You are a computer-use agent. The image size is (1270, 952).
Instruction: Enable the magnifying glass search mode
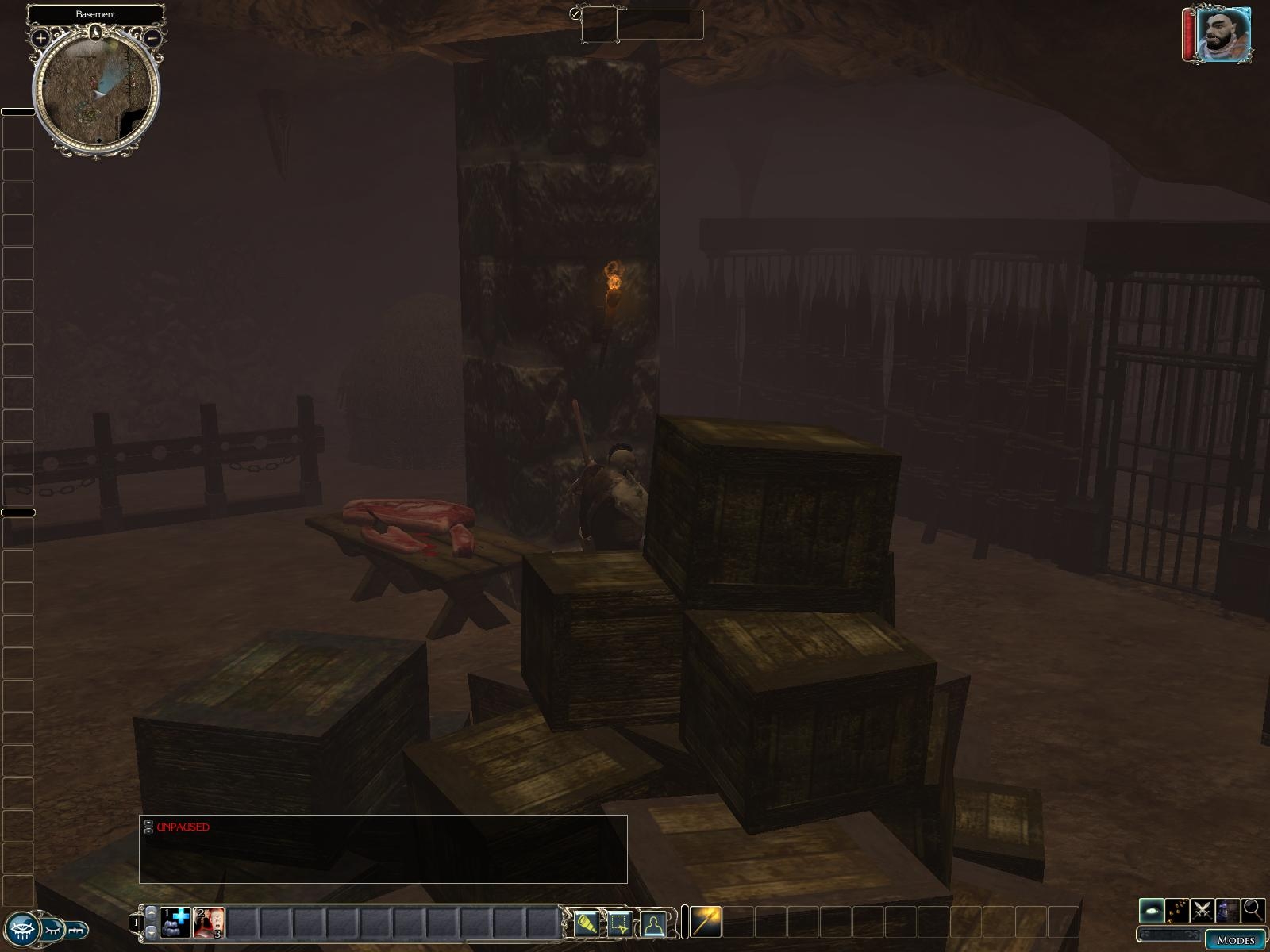(1253, 909)
